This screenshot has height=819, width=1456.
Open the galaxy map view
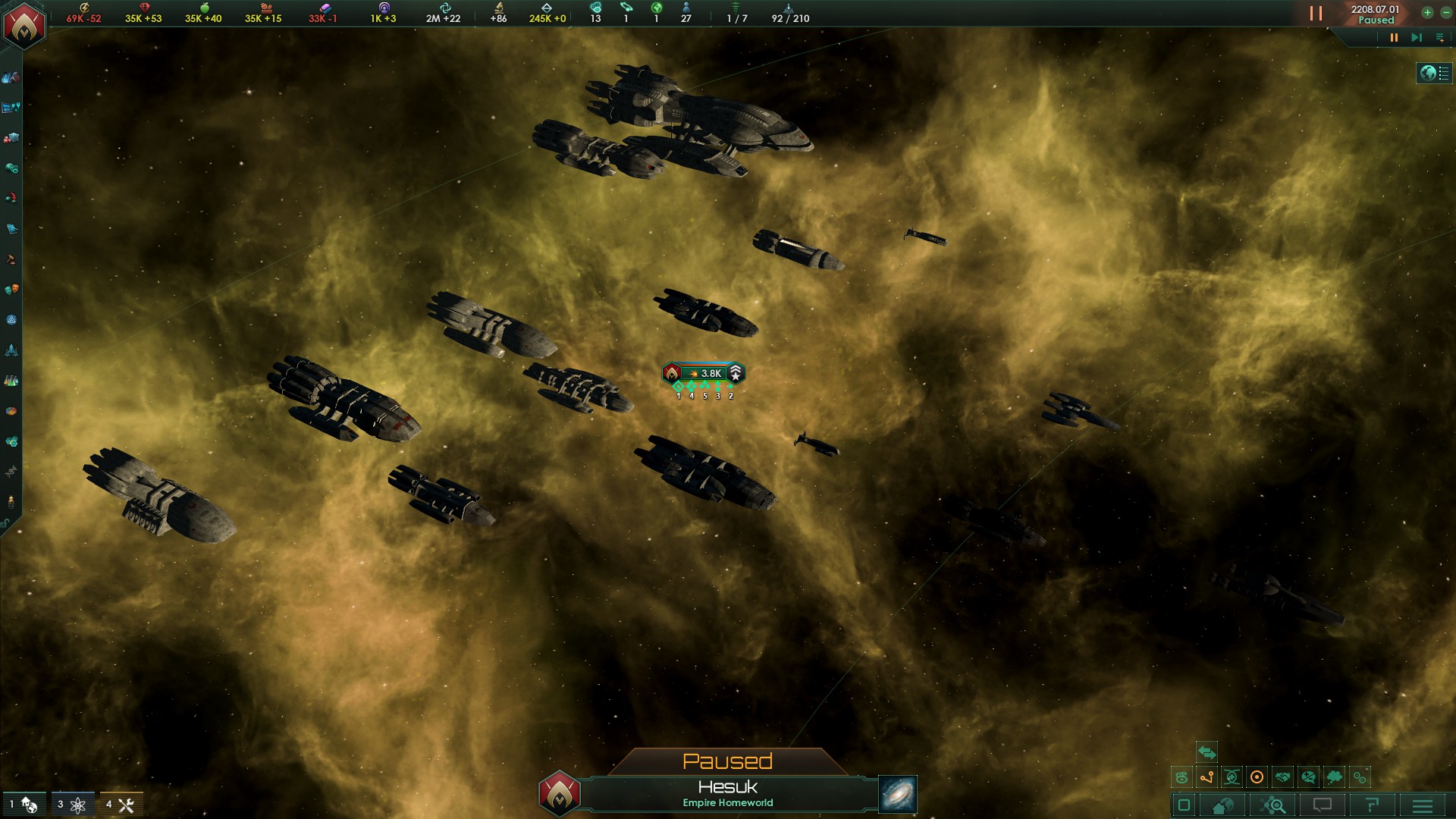(898, 794)
